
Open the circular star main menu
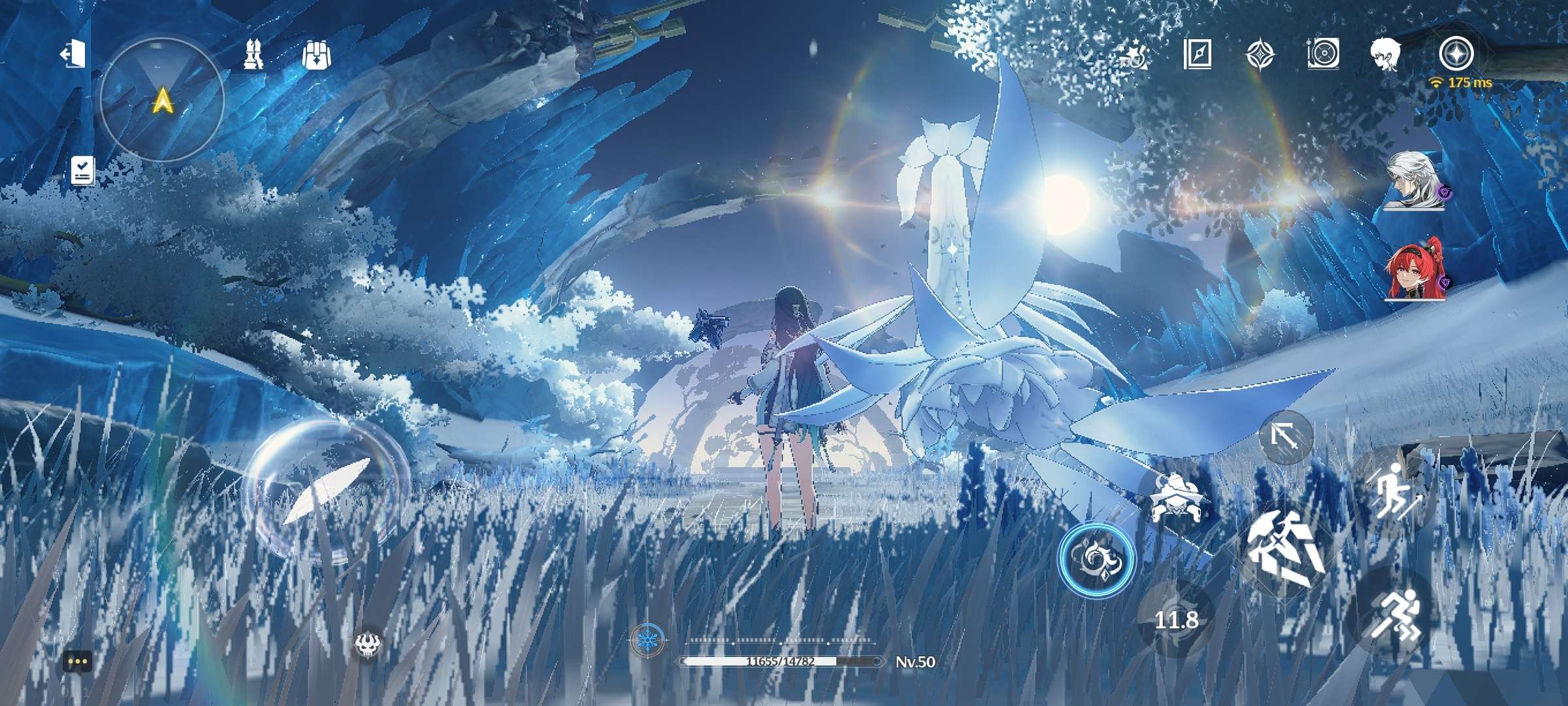pyautogui.click(x=1456, y=53)
